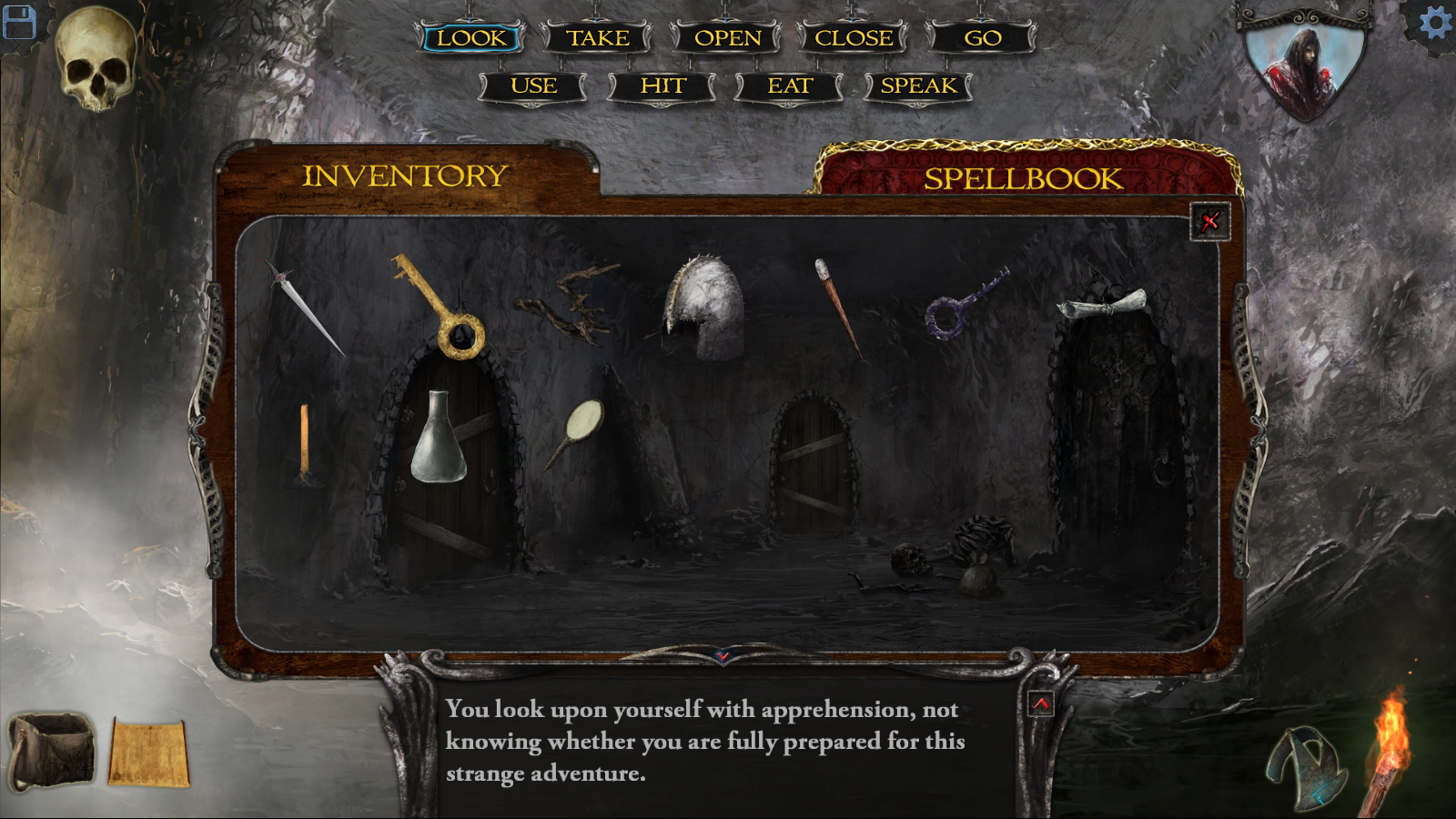This screenshot has width=1456, height=819.
Task: Select the LOOK command
Action: [x=471, y=38]
